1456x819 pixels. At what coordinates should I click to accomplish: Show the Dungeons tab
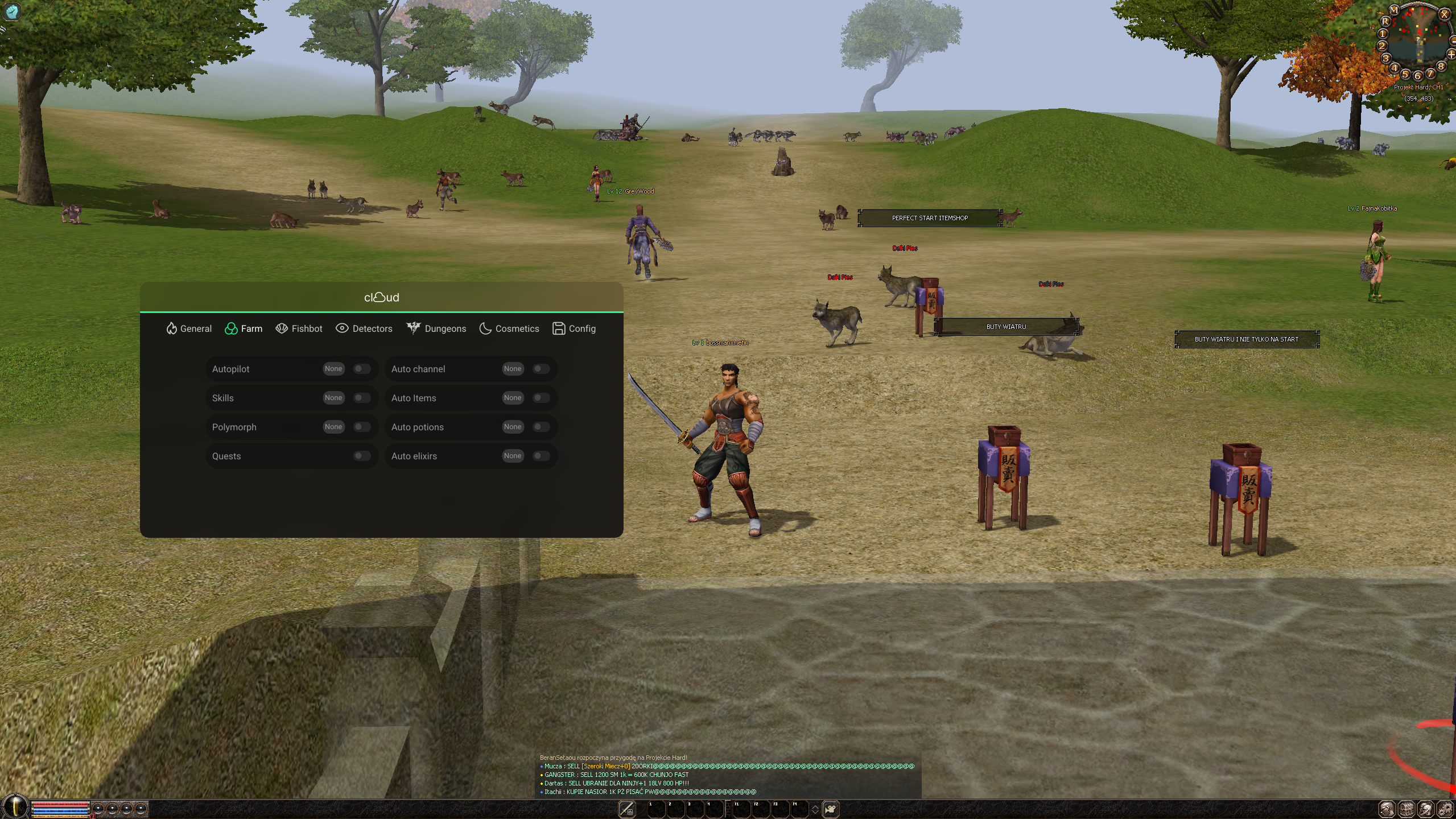[436, 328]
